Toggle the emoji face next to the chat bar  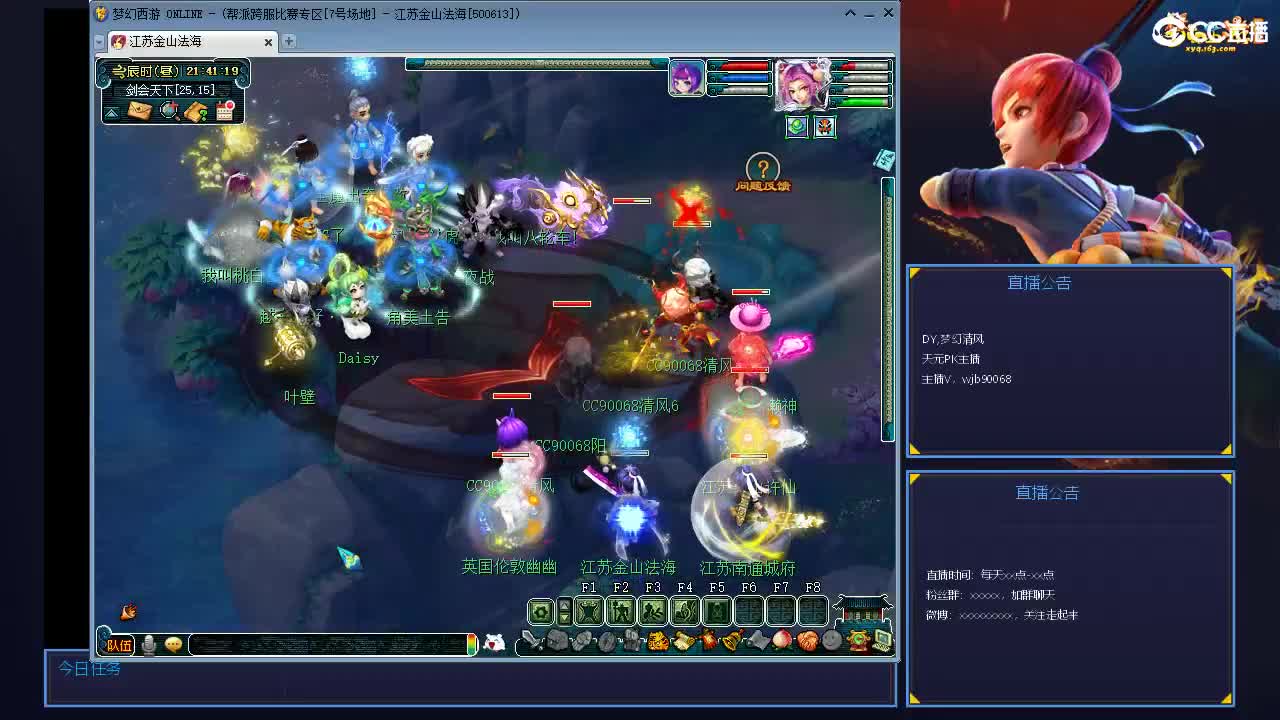pos(174,643)
